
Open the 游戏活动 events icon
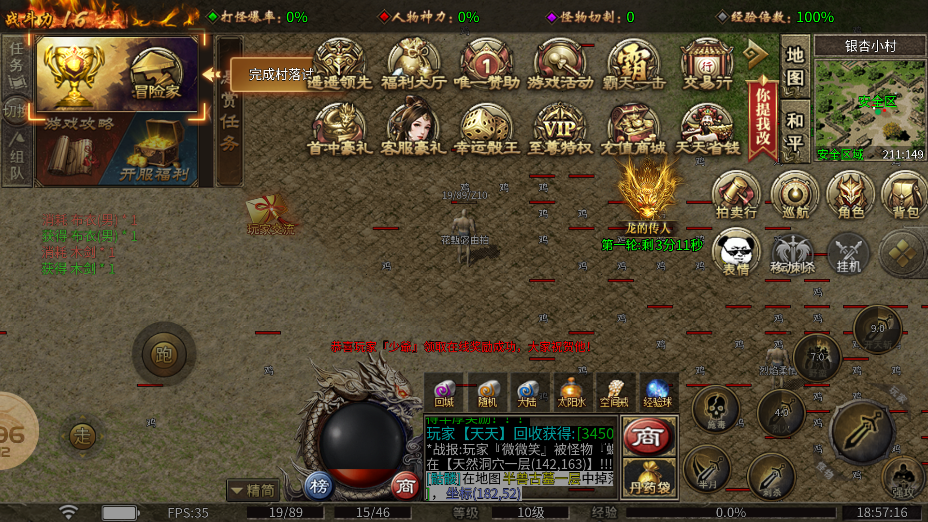pos(560,65)
